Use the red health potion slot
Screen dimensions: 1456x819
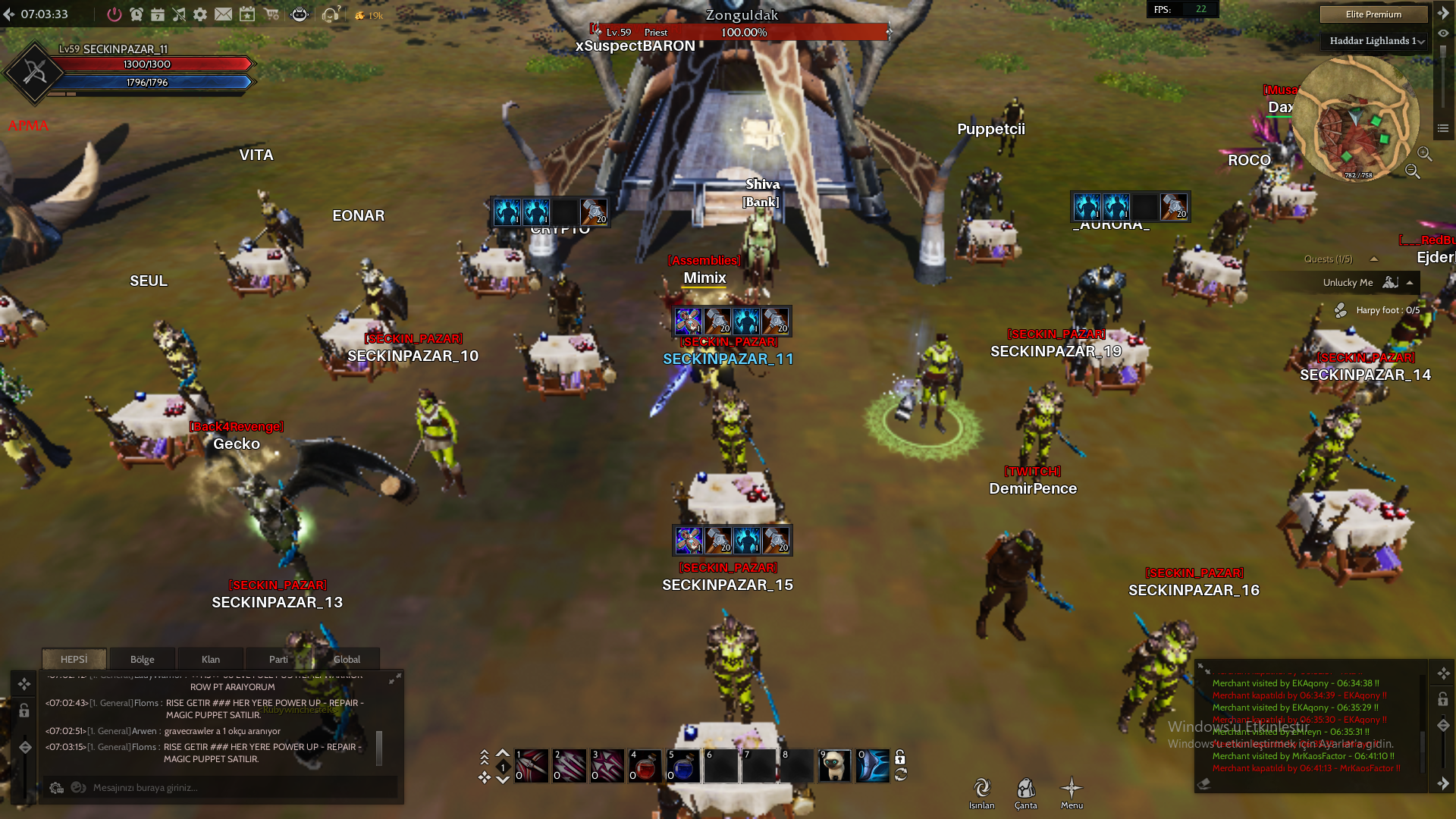point(645,767)
